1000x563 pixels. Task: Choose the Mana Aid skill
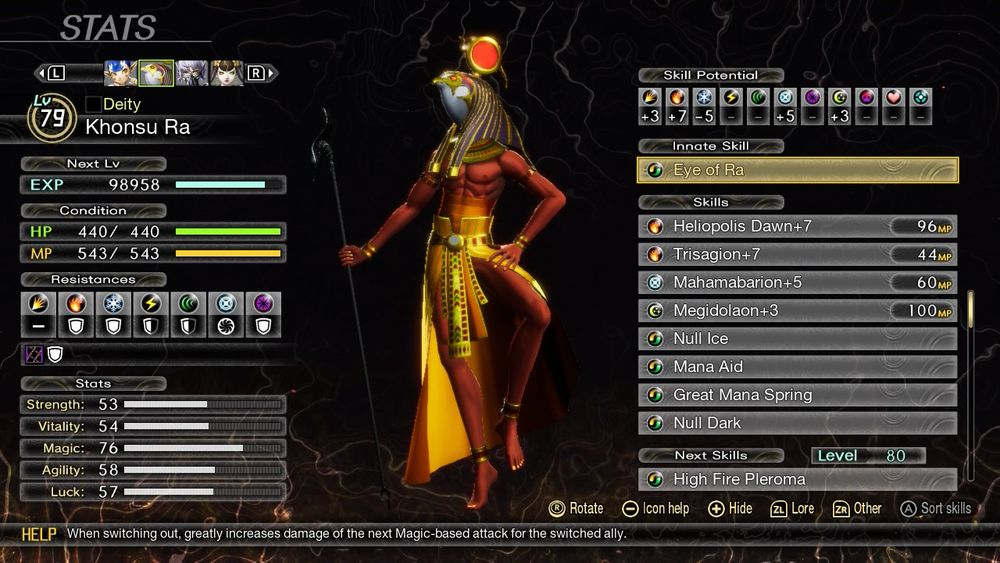[x=797, y=366]
